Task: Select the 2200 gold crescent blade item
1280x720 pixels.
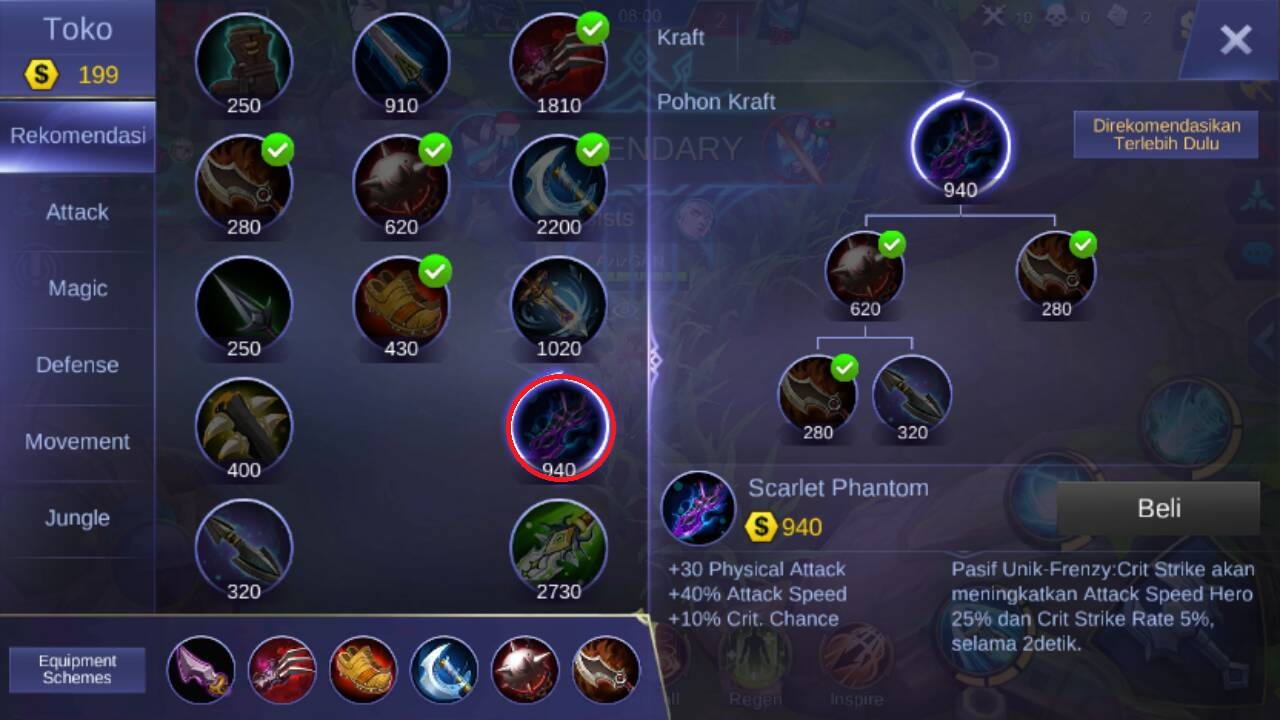Action: coord(558,182)
